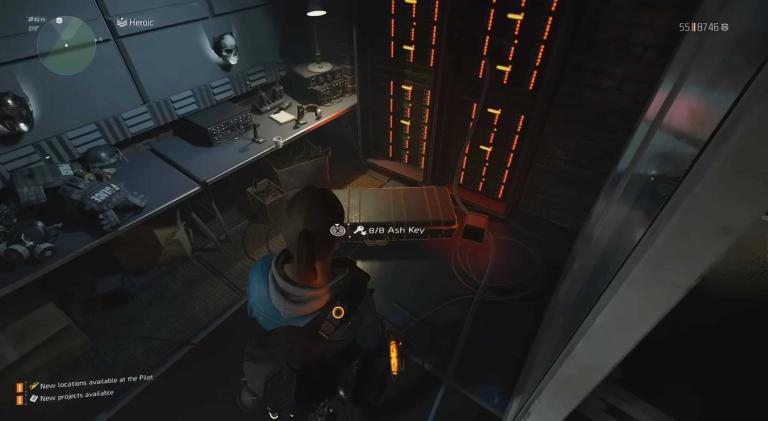Viewport: 768px width, 421px height.
Task: View the New projects available notification
Action: [75, 399]
